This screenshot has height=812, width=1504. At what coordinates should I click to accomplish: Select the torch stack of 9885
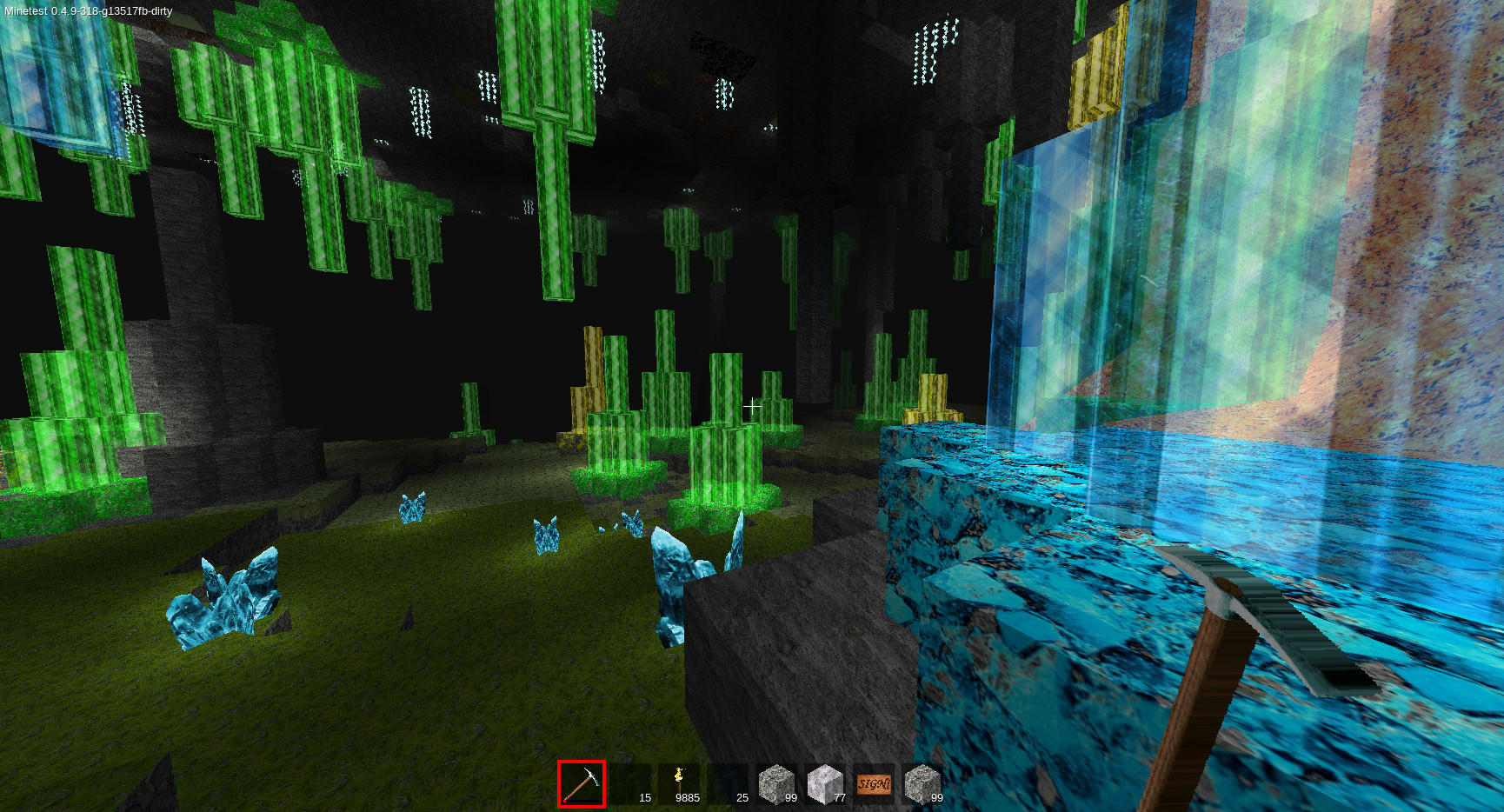click(679, 784)
